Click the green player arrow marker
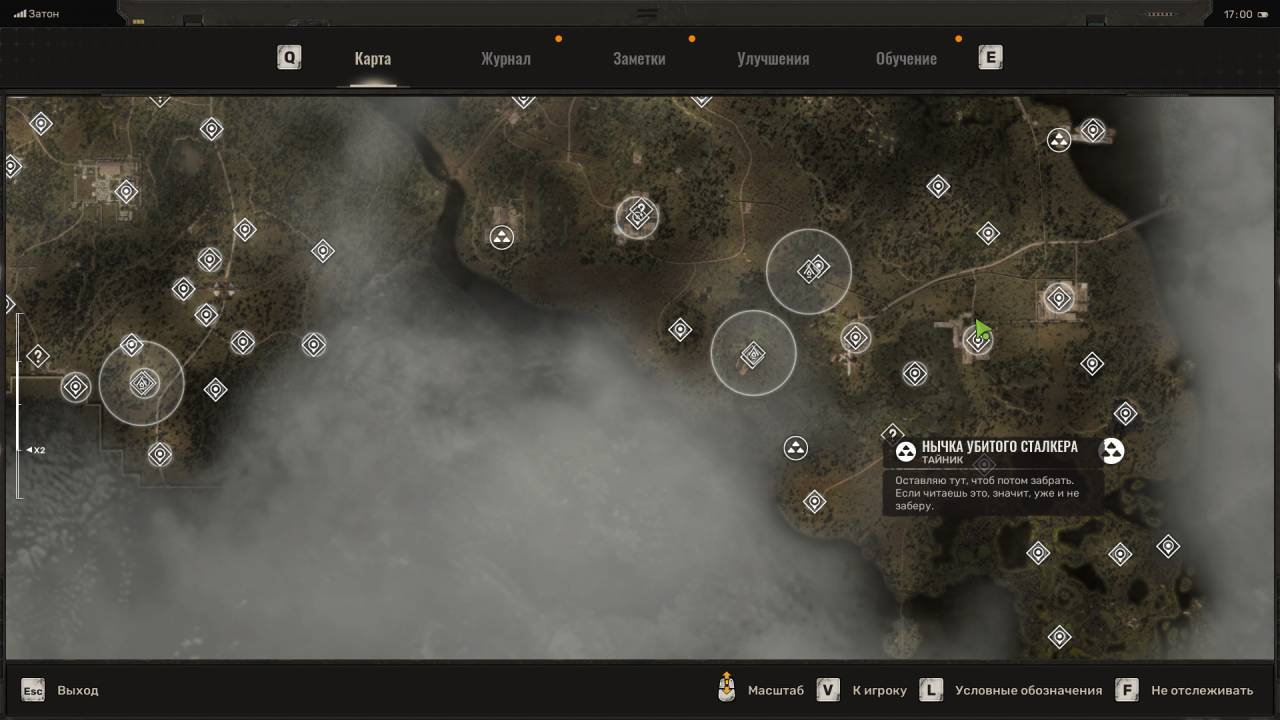 point(982,329)
